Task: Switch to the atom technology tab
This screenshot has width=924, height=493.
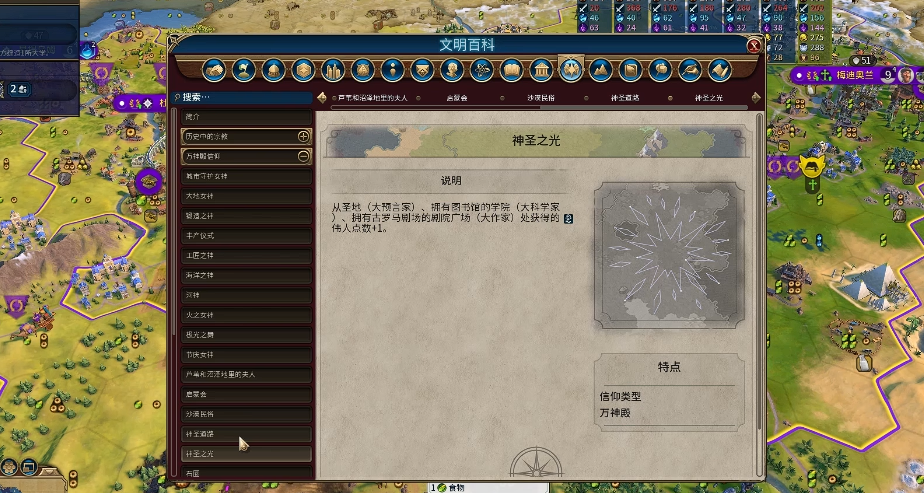Action: pyautogui.click(x=481, y=70)
